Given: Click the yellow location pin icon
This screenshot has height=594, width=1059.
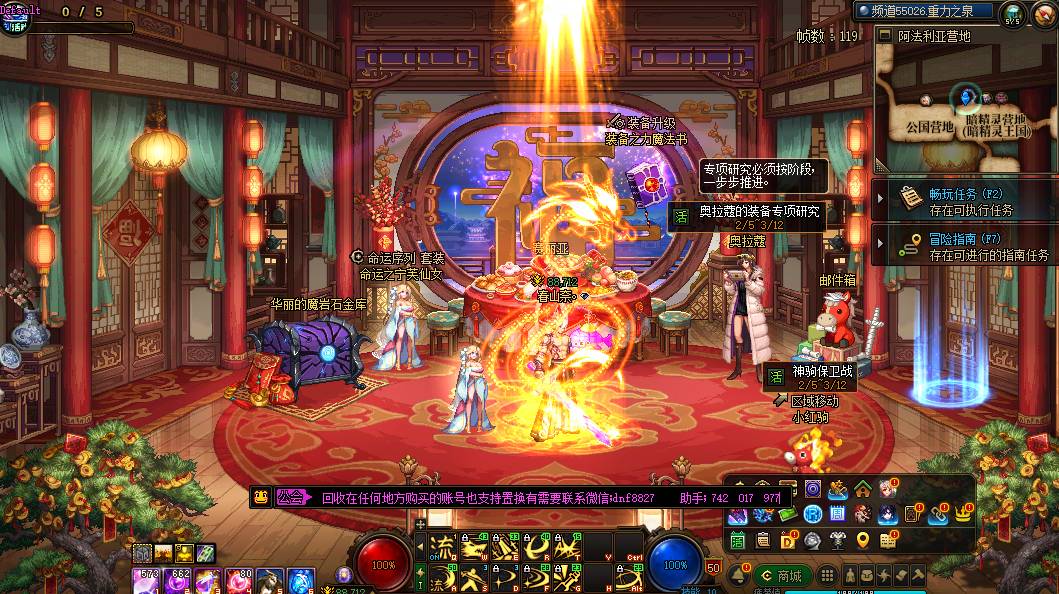Looking at the screenshot, I should 862,540.
